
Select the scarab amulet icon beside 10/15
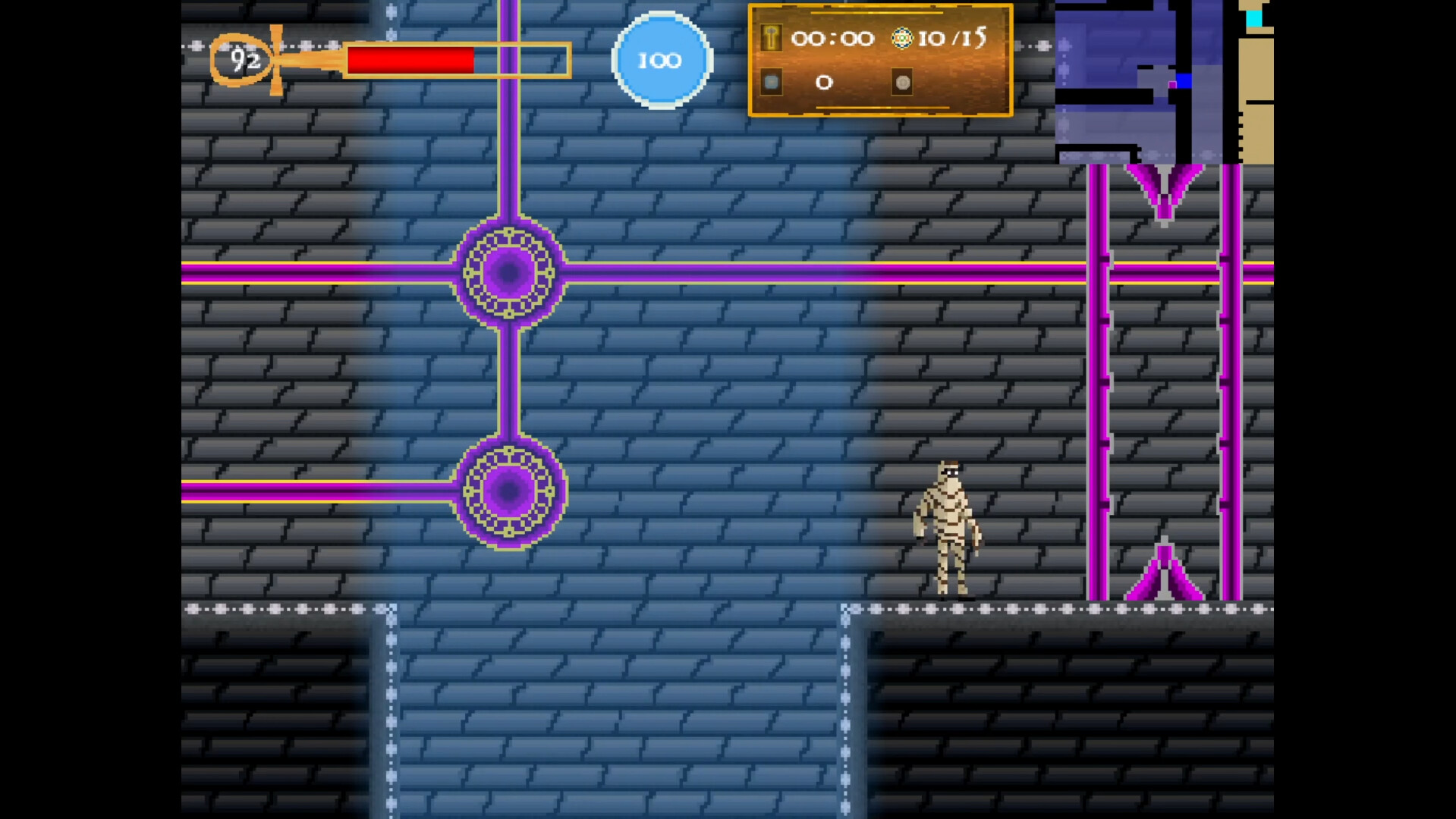902,36
